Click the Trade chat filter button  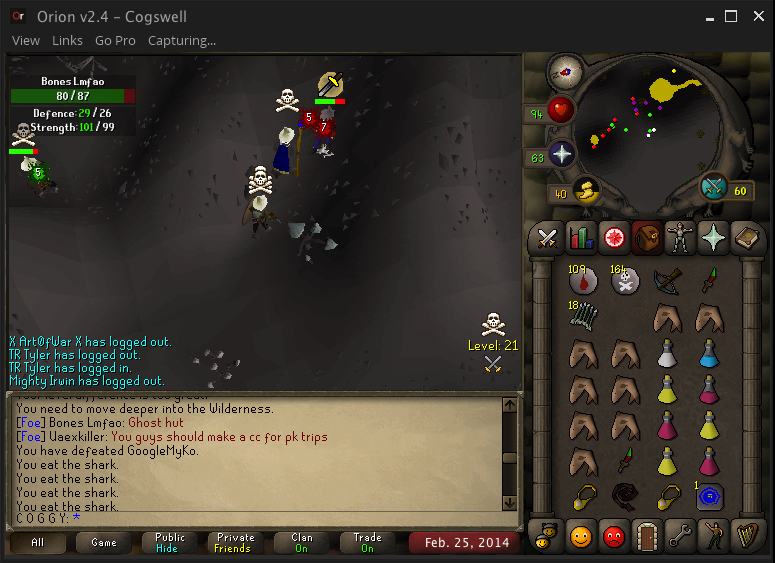click(367, 543)
